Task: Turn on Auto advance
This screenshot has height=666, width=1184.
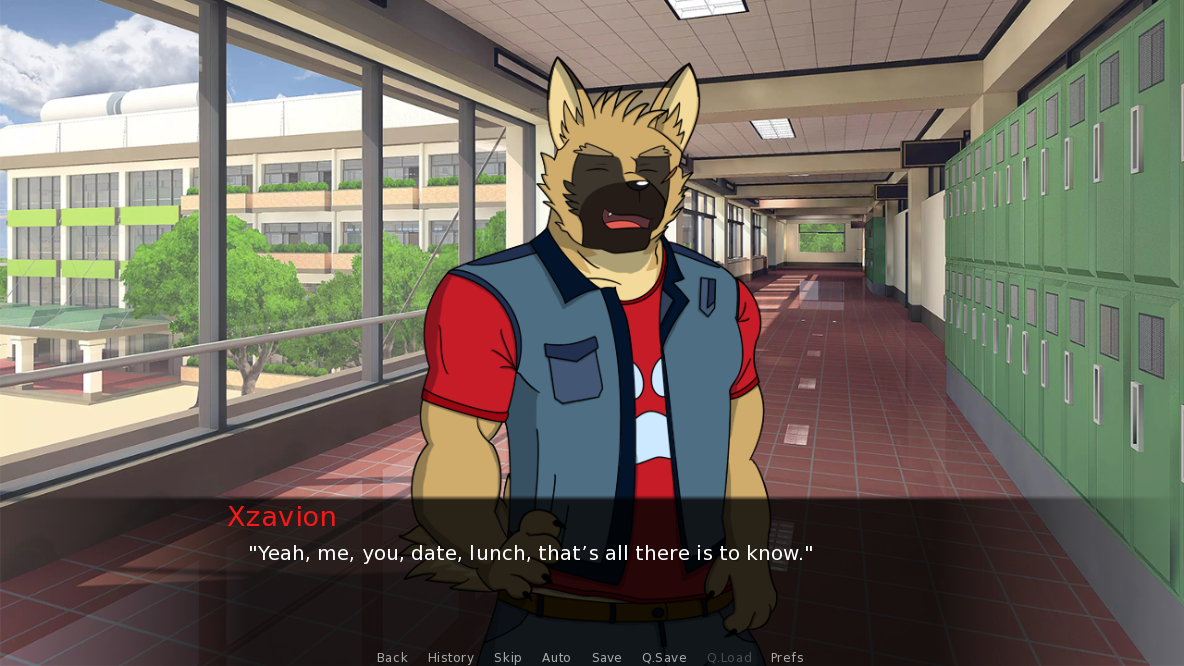Action: [556, 657]
